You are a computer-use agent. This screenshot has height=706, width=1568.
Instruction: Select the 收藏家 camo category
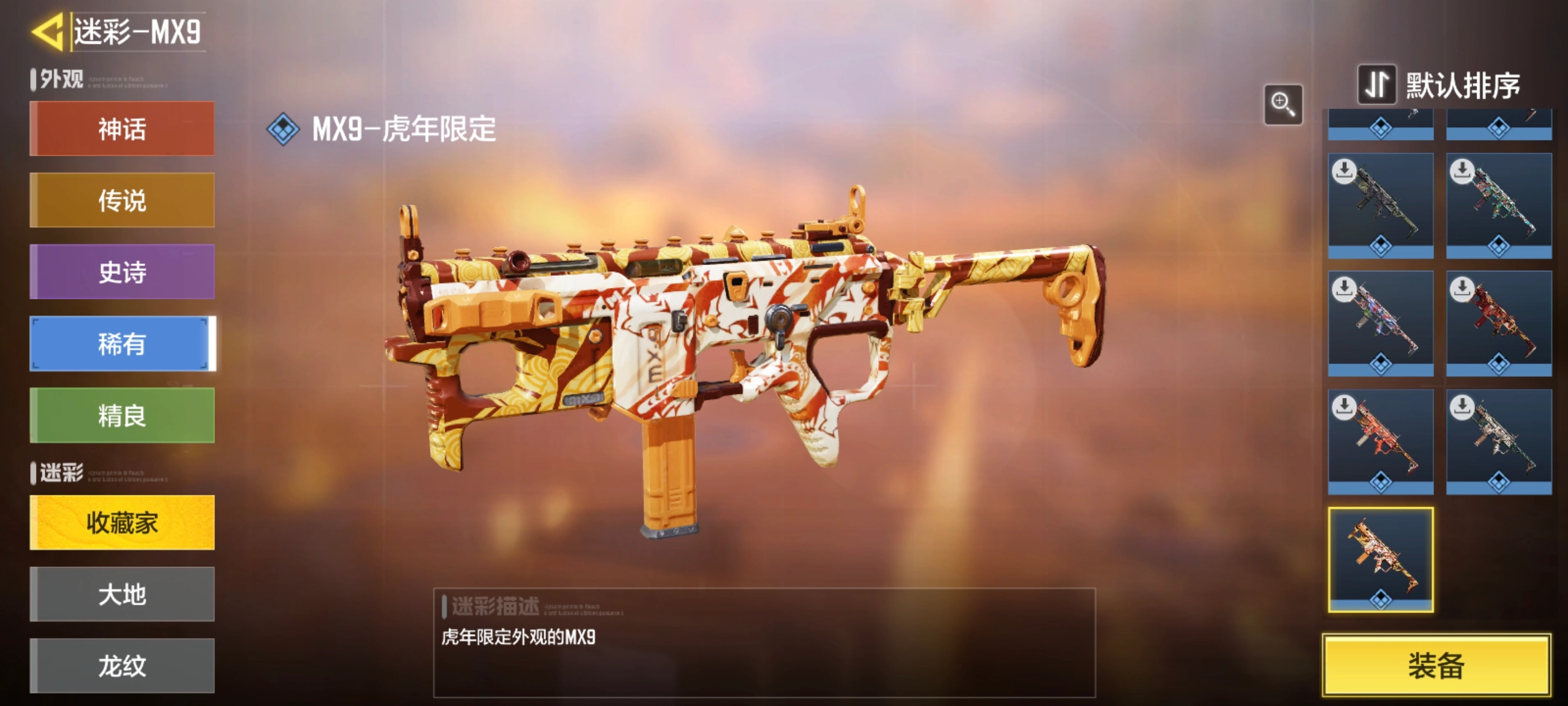coord(122,523)
